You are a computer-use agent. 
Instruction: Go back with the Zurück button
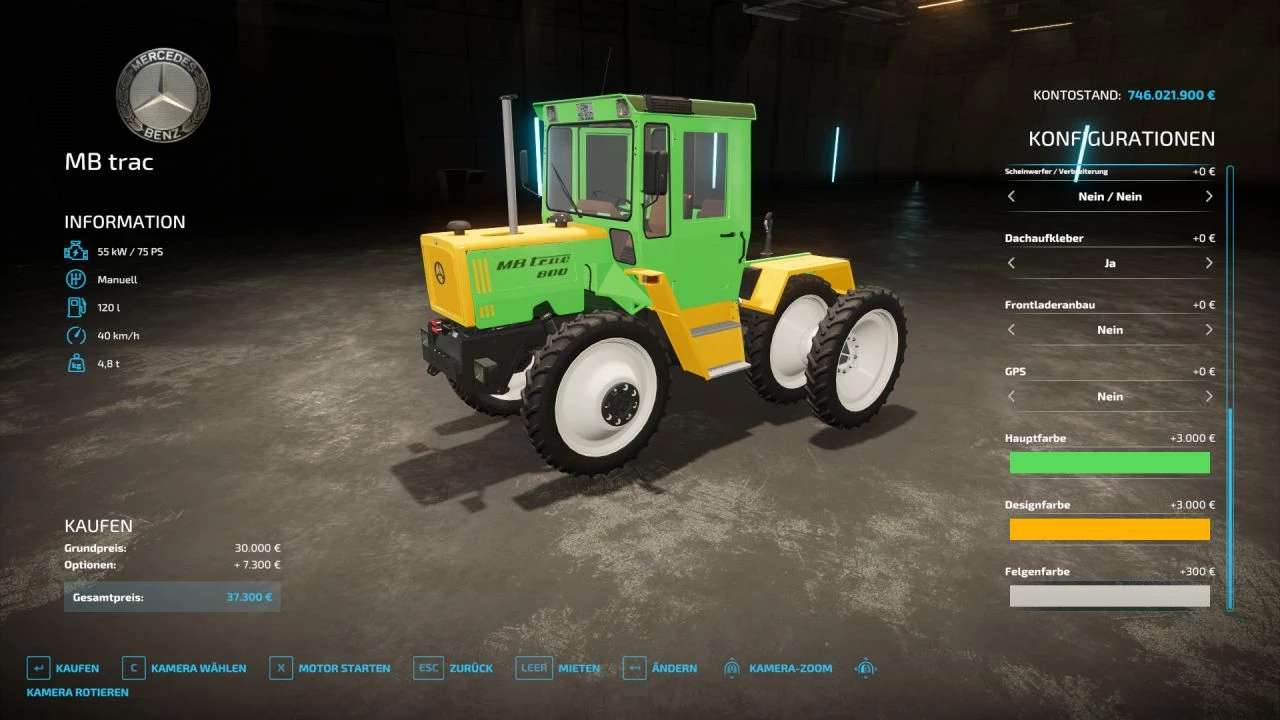454,668
